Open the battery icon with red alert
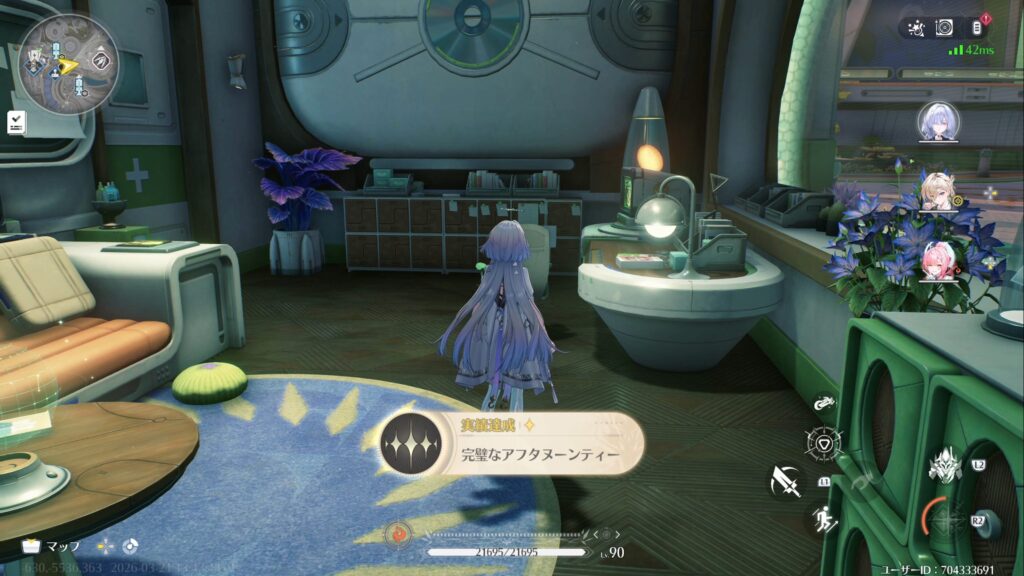This screenshot has height=576, width=1024. point(979,28)
